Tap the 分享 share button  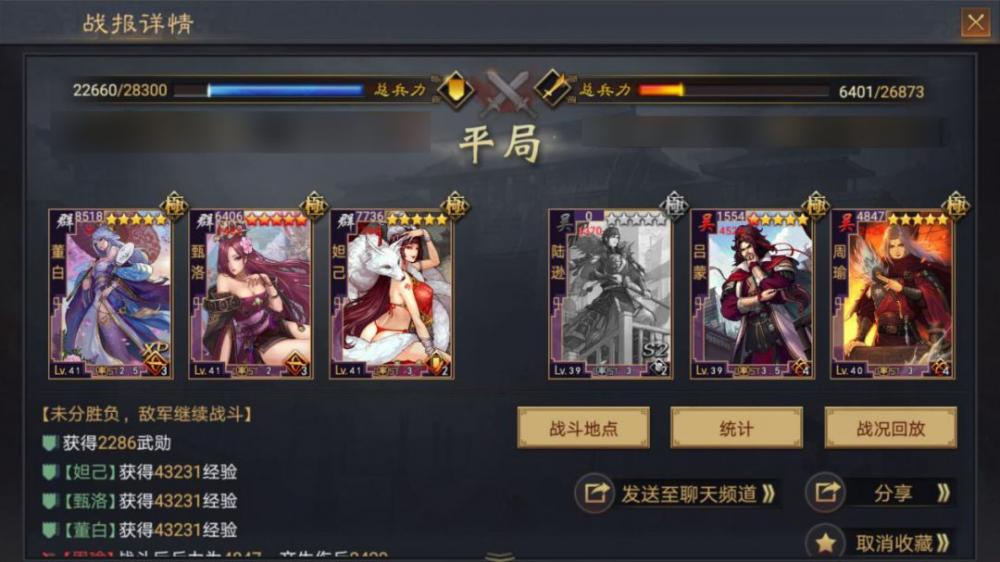point(880,493)
